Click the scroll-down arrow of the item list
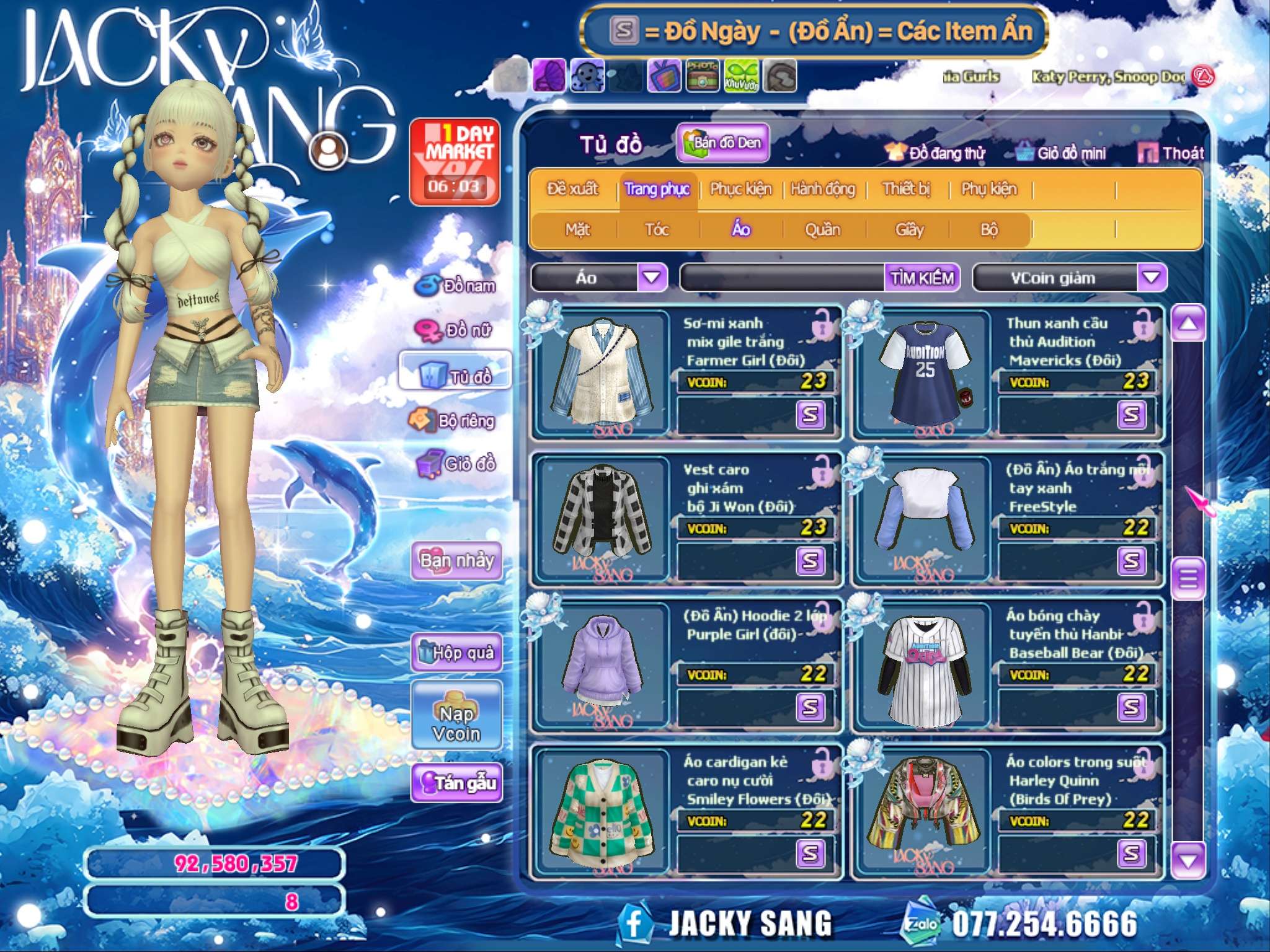This screenshot has width=1270, height=952. coord(1188,860)
